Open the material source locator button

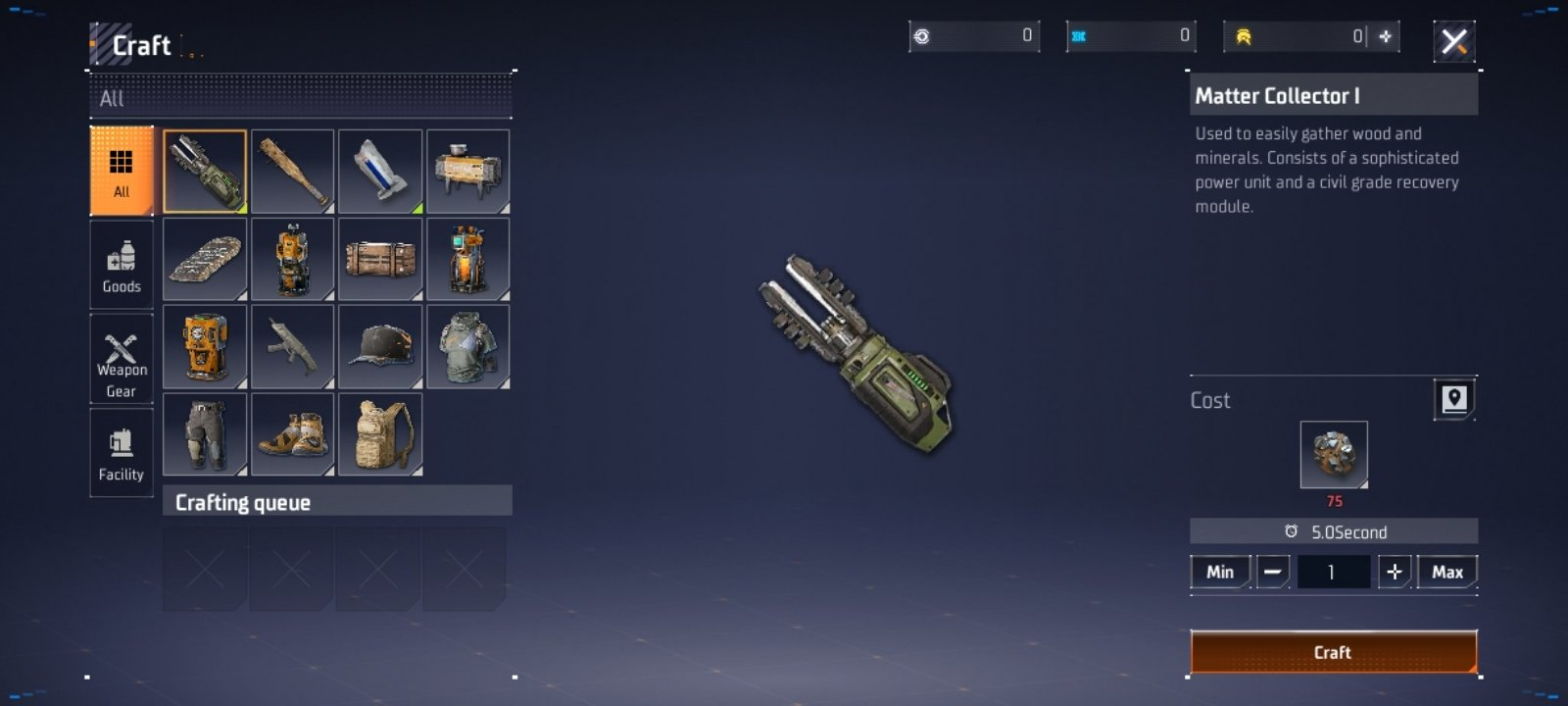[1454, 399]
